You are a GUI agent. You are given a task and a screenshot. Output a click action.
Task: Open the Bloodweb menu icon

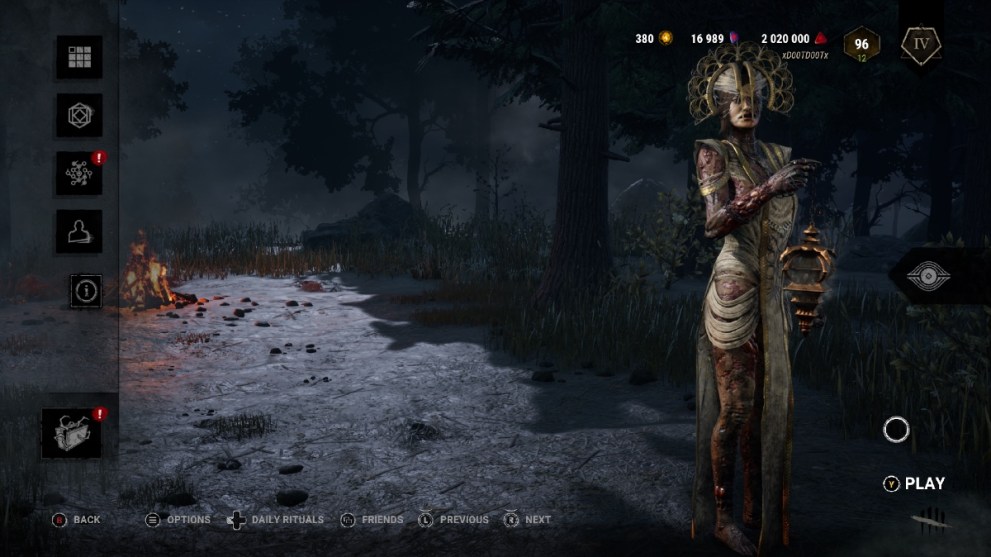pos(79,174)
